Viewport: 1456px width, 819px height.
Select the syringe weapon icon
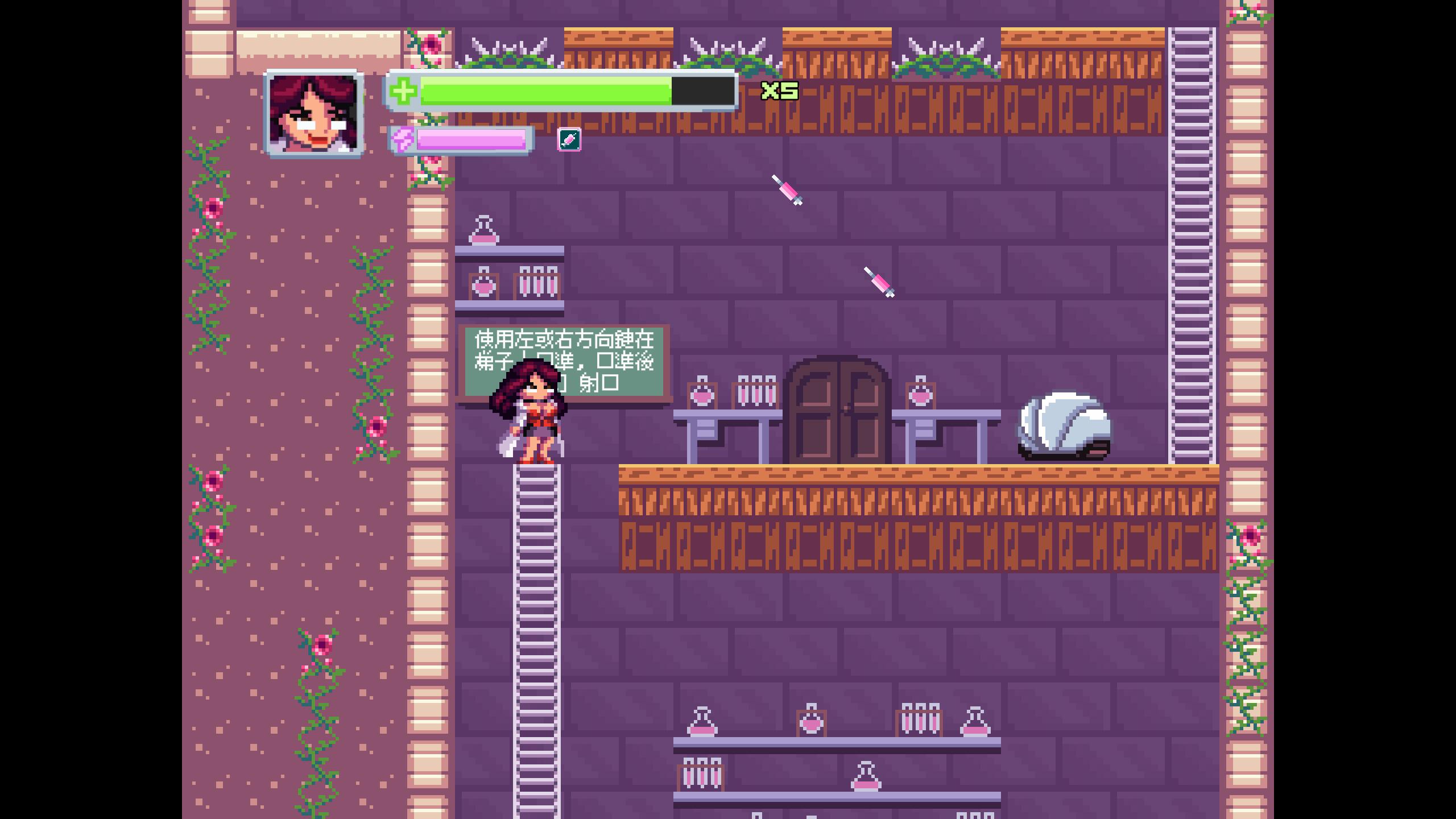coord(569,139)
